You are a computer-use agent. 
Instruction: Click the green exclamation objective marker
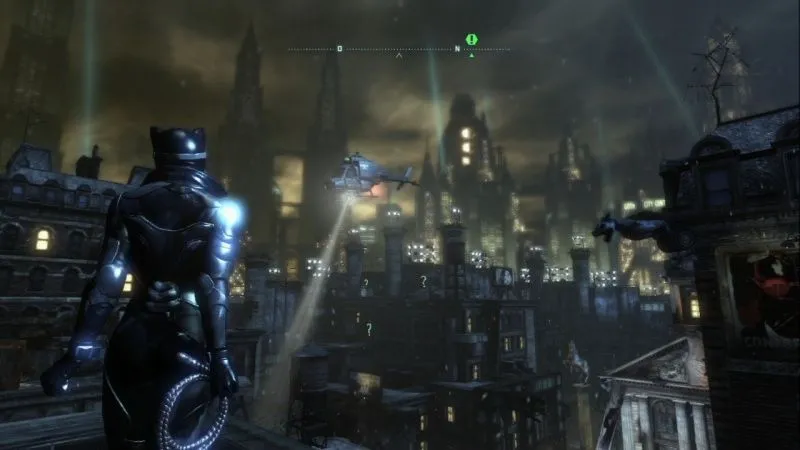pos(471,39)
